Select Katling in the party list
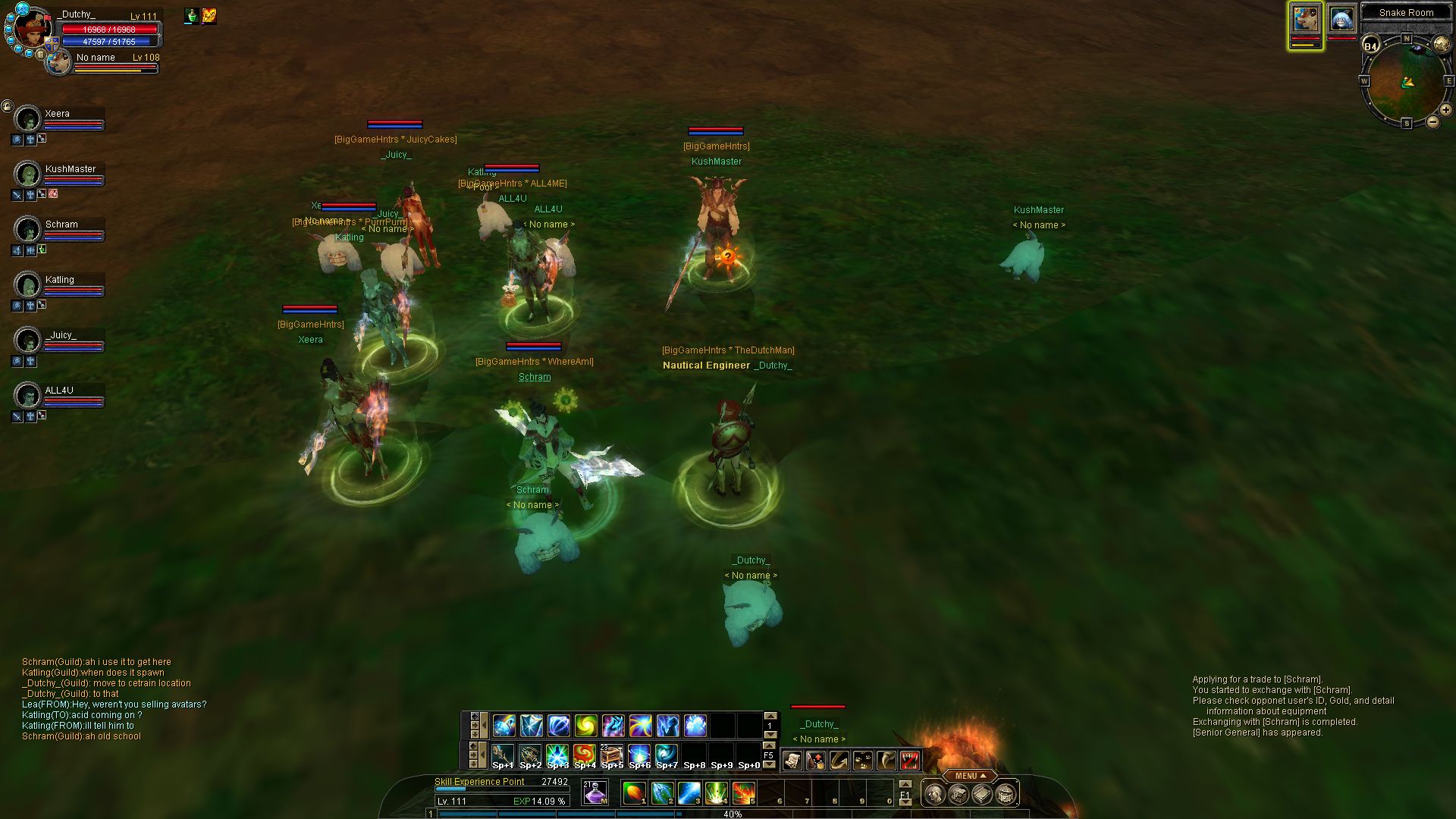 point(28,285)
